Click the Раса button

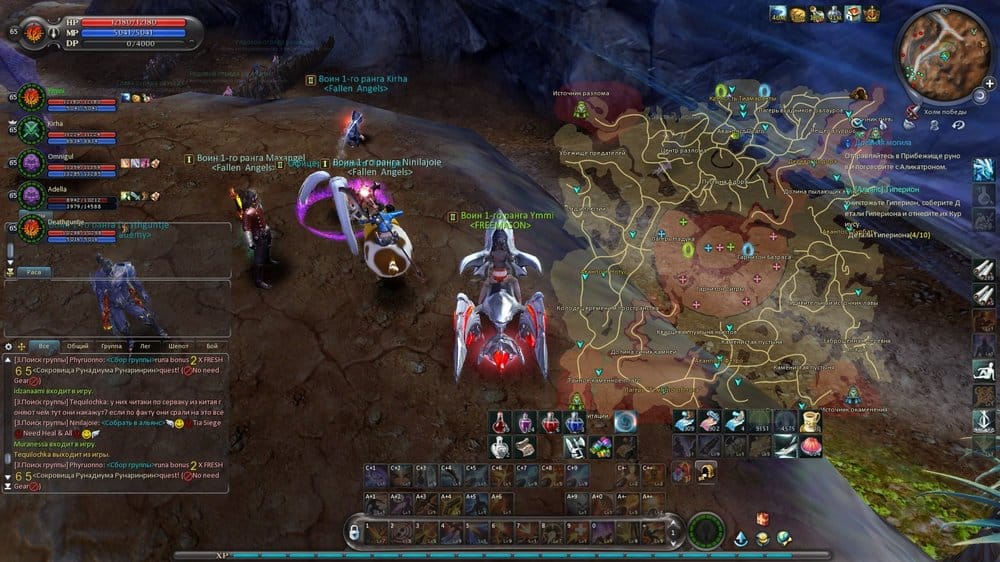click(33, 272)
